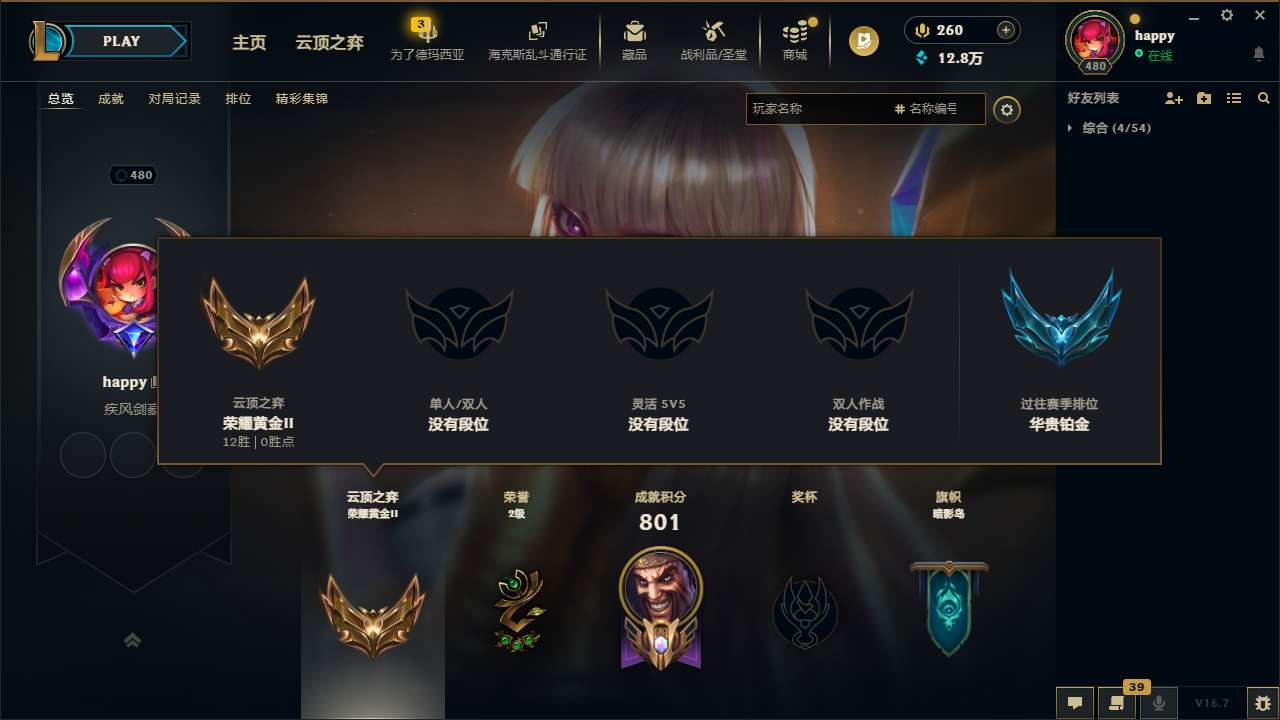View the 为了德玛西亚 event with badge
The image size is (1280, 720).
[x=428, y=40]
